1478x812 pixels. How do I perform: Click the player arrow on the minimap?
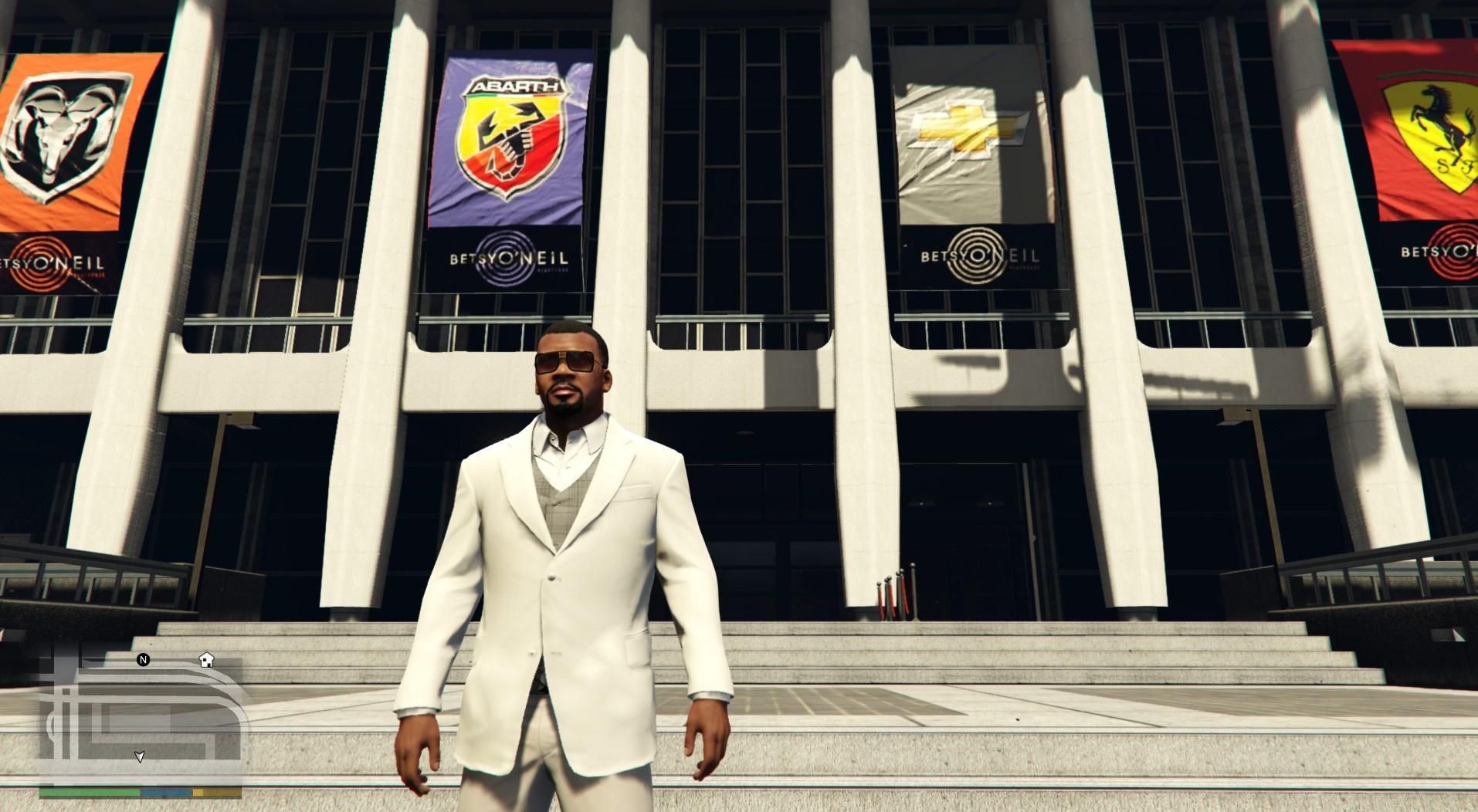140,756
